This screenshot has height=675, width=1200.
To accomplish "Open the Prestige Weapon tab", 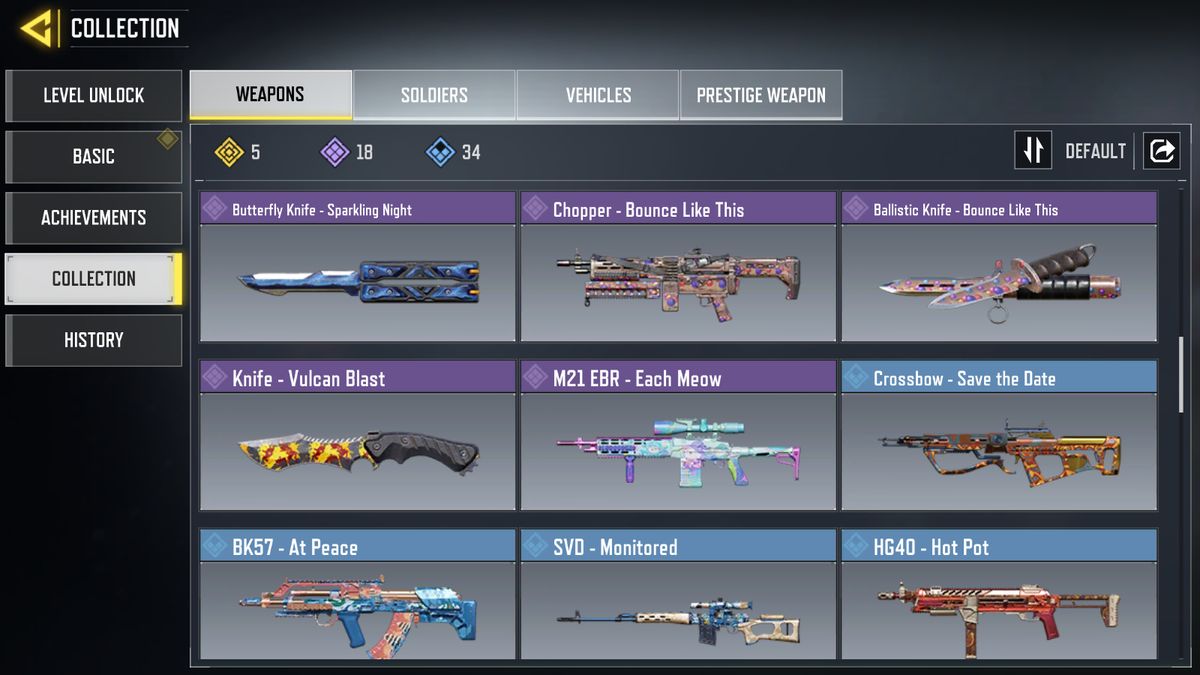I will point(761,96).
